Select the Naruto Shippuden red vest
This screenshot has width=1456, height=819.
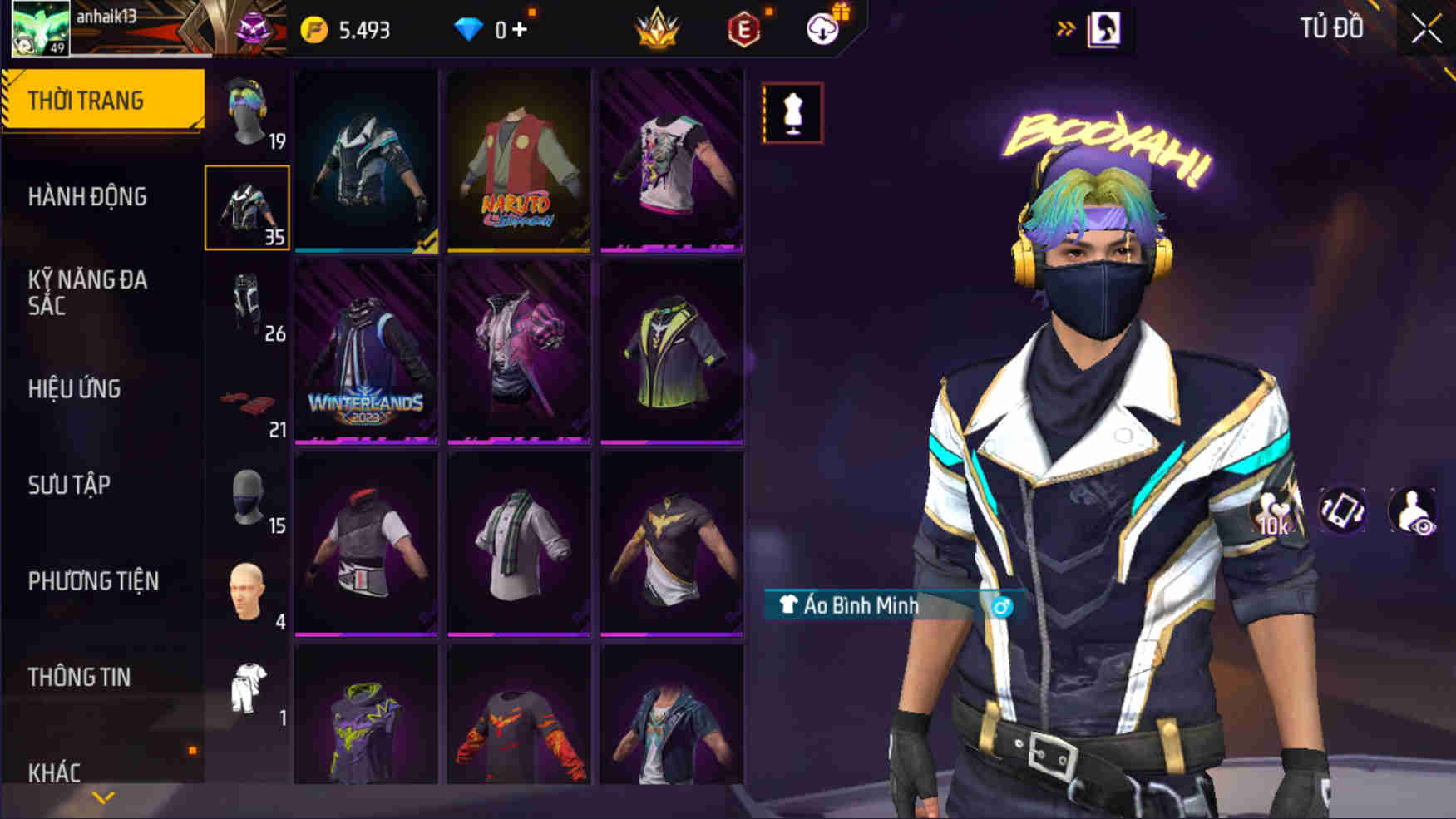tap(518, 160)
